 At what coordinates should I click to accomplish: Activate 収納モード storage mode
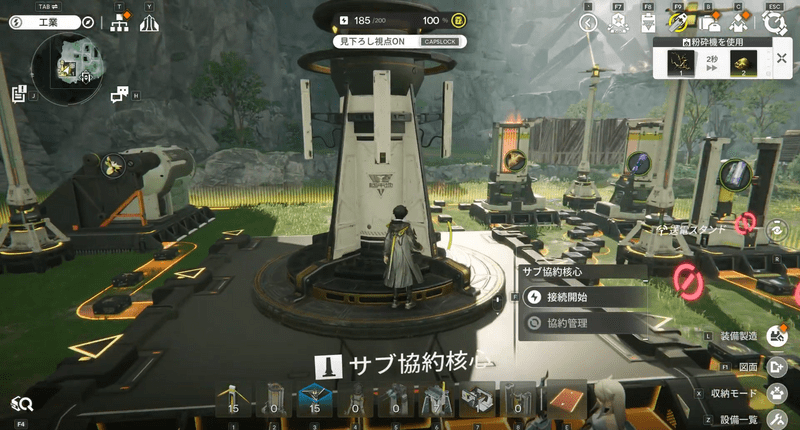777,393
